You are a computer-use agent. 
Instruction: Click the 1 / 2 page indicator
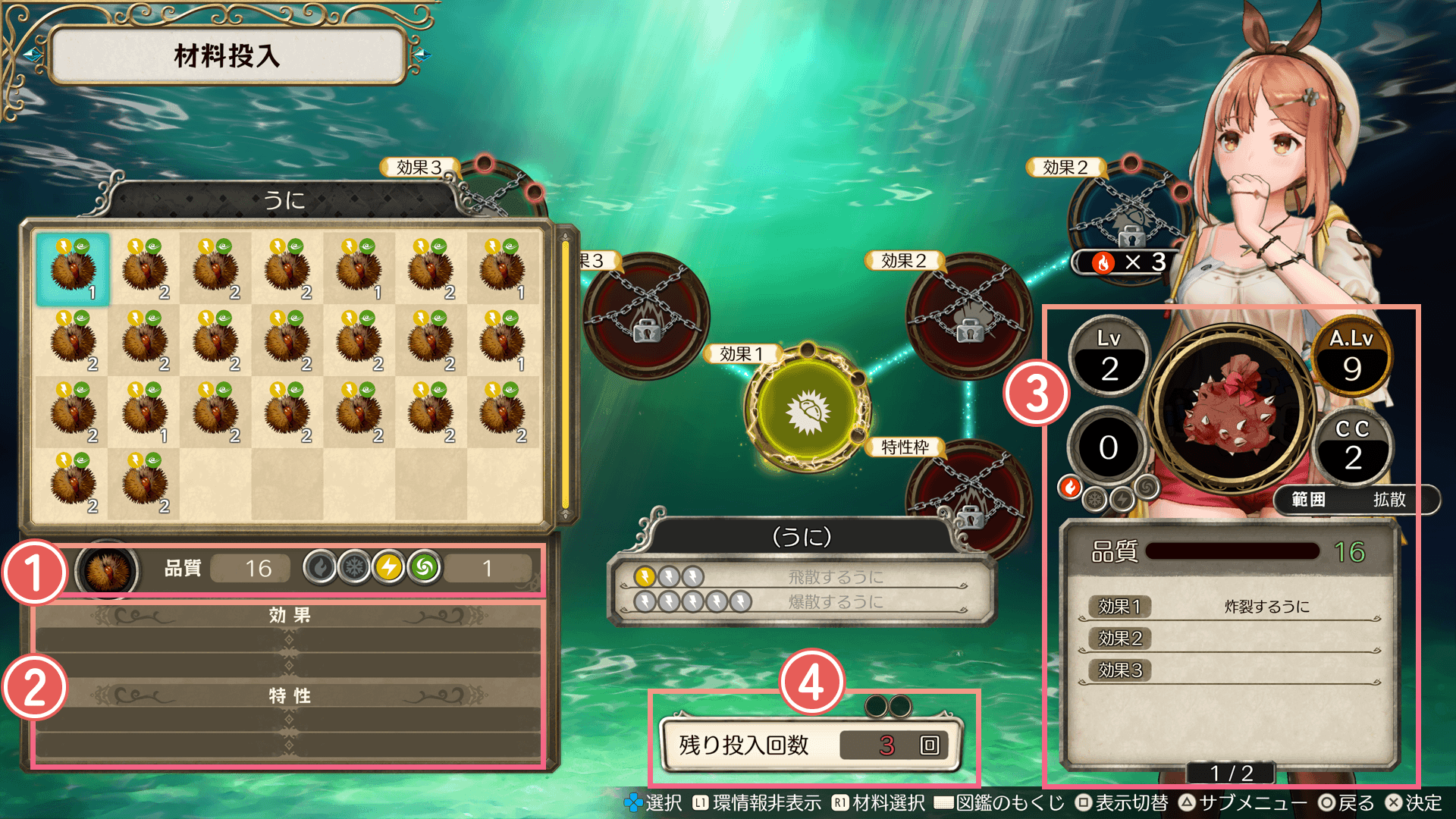1231,773
